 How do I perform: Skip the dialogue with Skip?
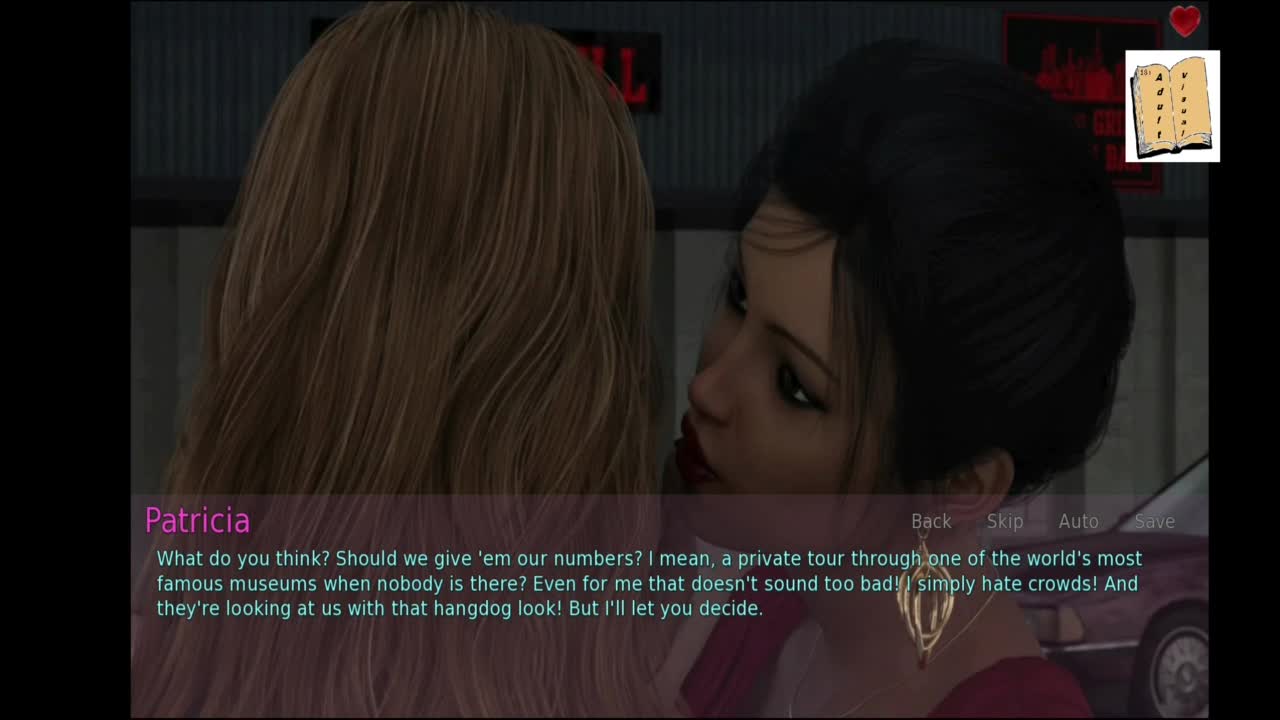click(x=1005, y=521)
